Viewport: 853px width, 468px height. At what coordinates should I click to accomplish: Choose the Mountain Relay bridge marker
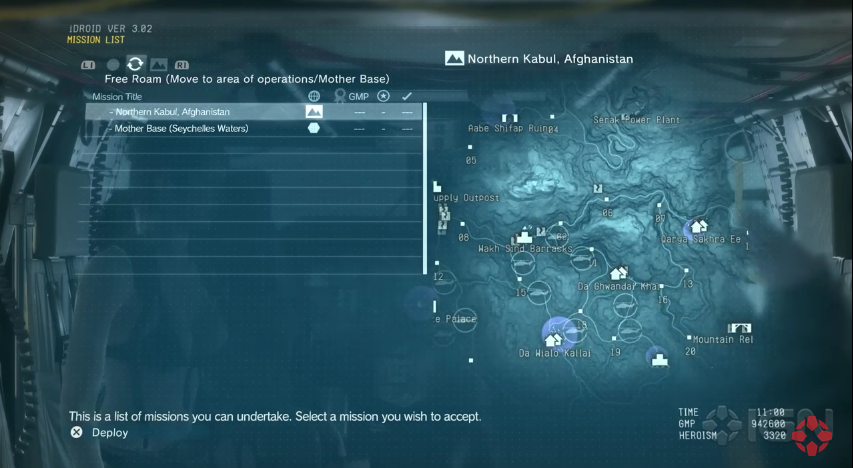pyautogui.click(x=740, y=327)
